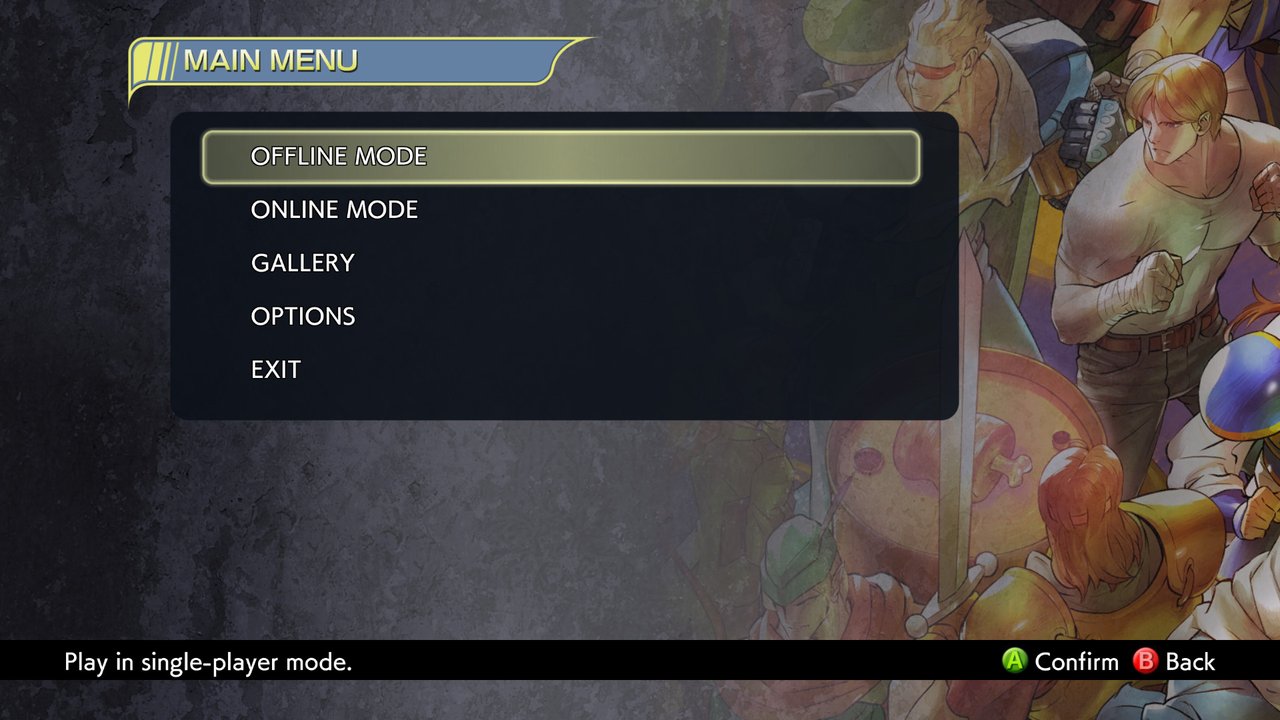Select OFFLINE MODE from the main menu

click(339, 157)
